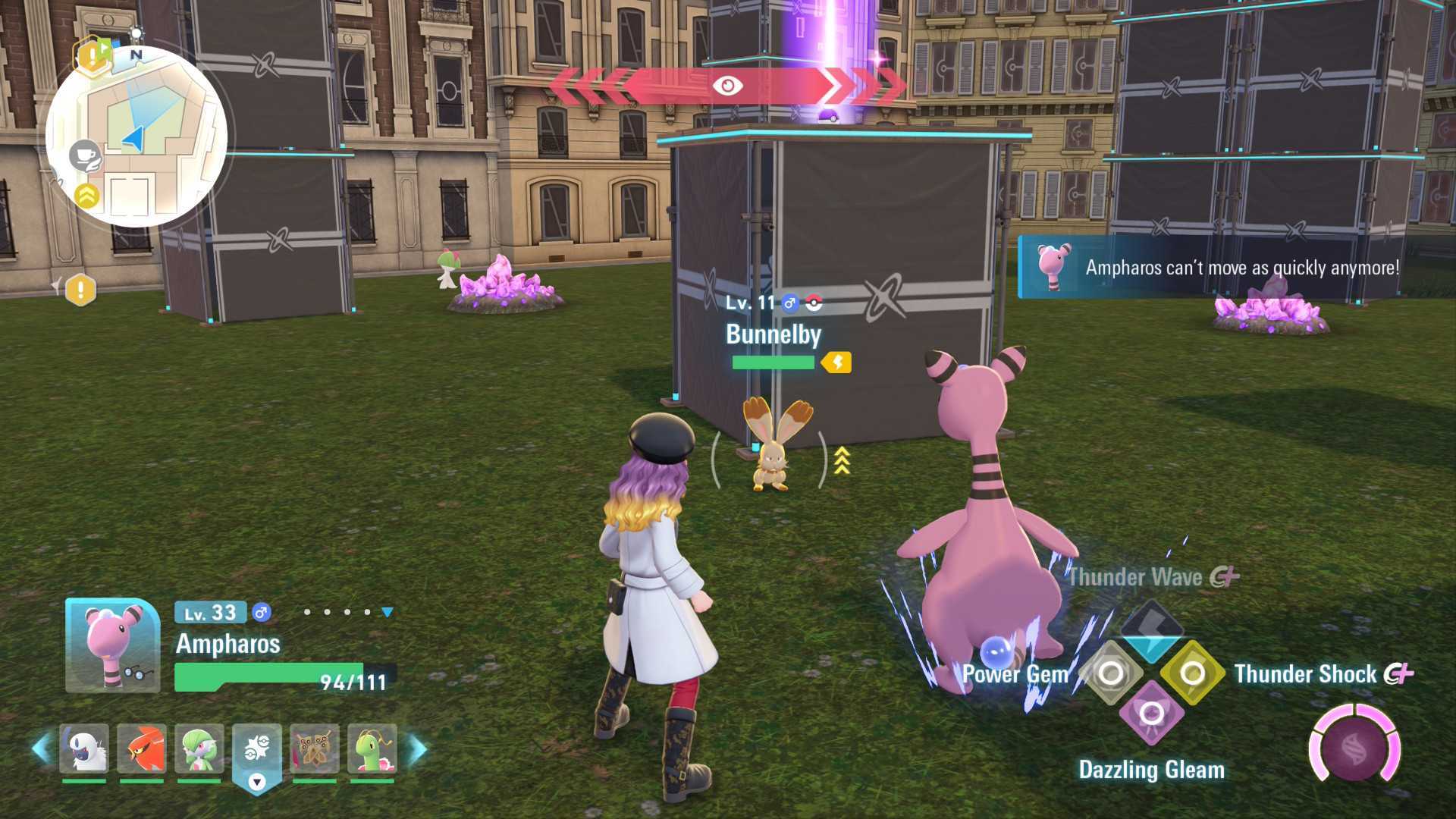This screenshot has height=819, width=1456.
Task: Click the red eye detection indicator
Action: coord(726,86)
